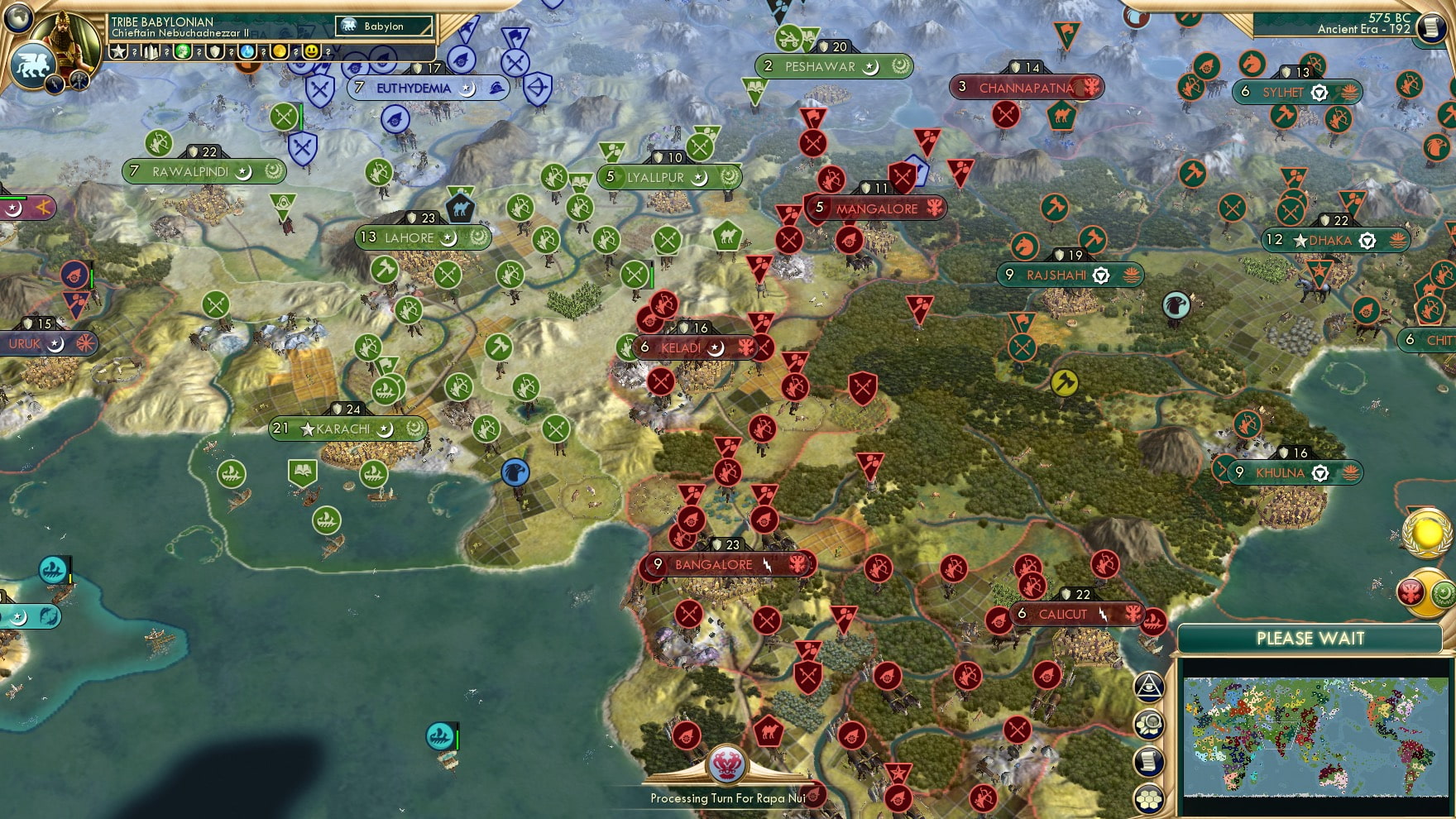This screenshot has height=819, width=1456.
Task: Open the minimap magnifier options
Action: pos(1149,725)
